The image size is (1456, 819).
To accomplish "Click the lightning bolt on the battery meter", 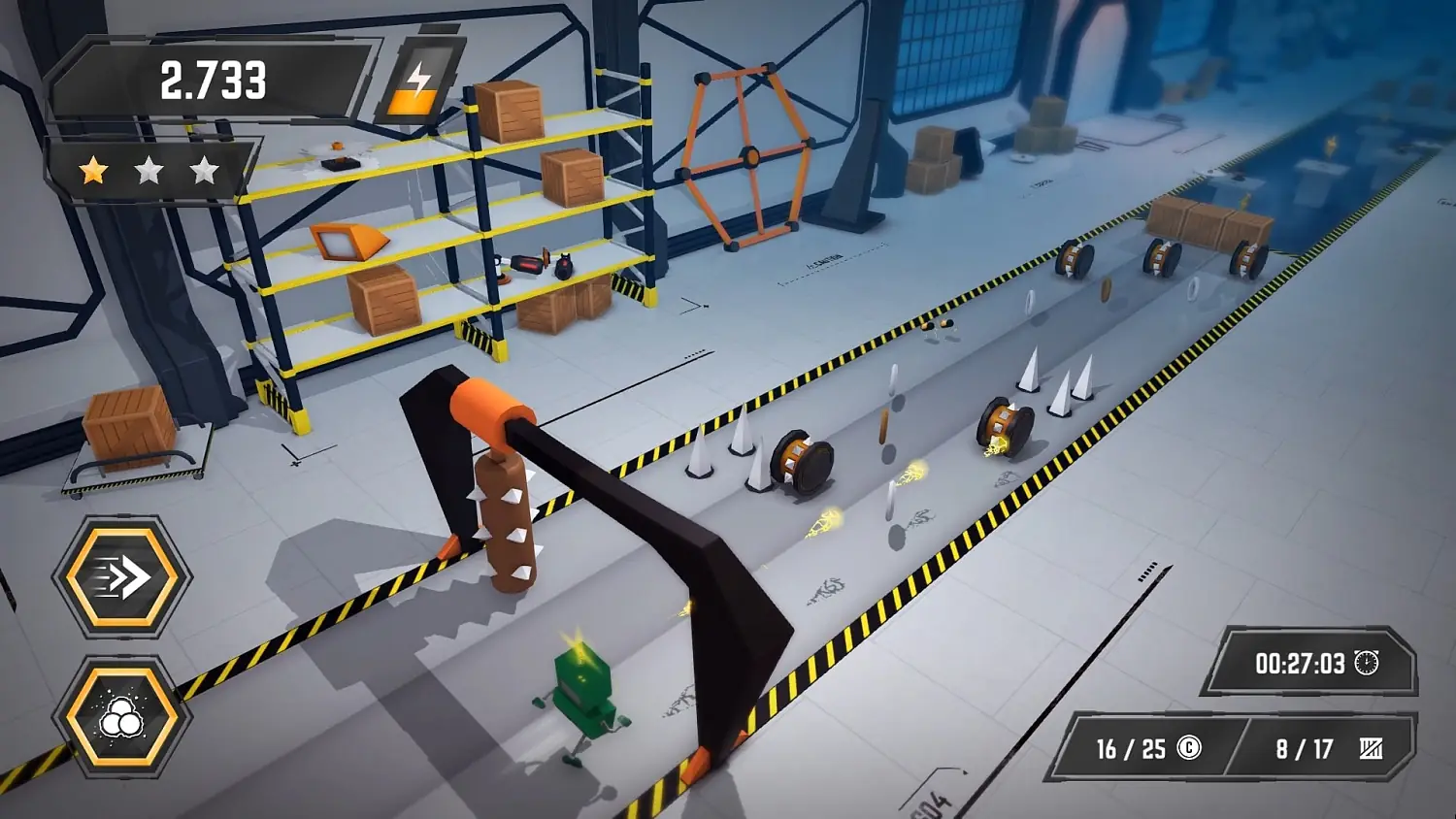I will (x=420, y=75).
